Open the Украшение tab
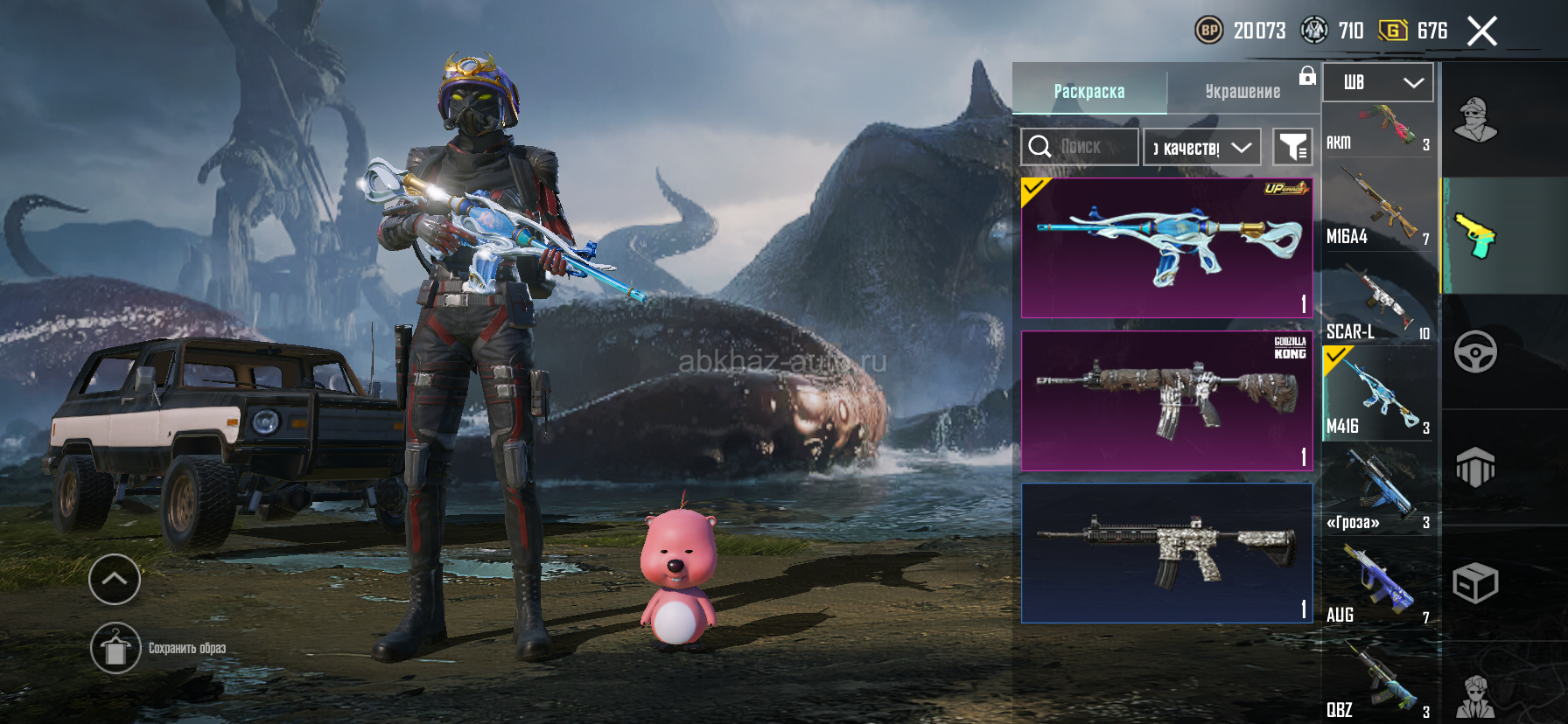The height and width of the screenshot is (724, 1568). [x=1242, y=91]
